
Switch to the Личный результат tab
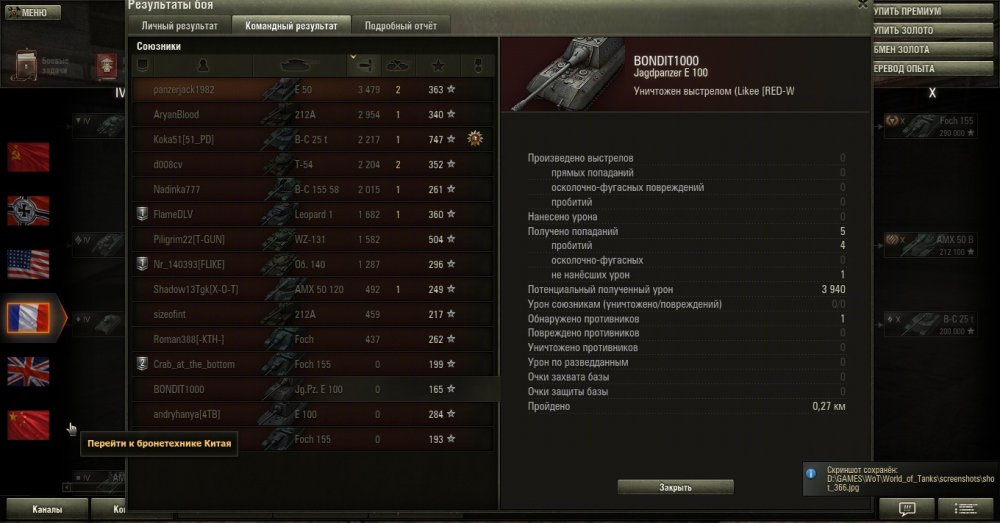[x=181, y=26]
